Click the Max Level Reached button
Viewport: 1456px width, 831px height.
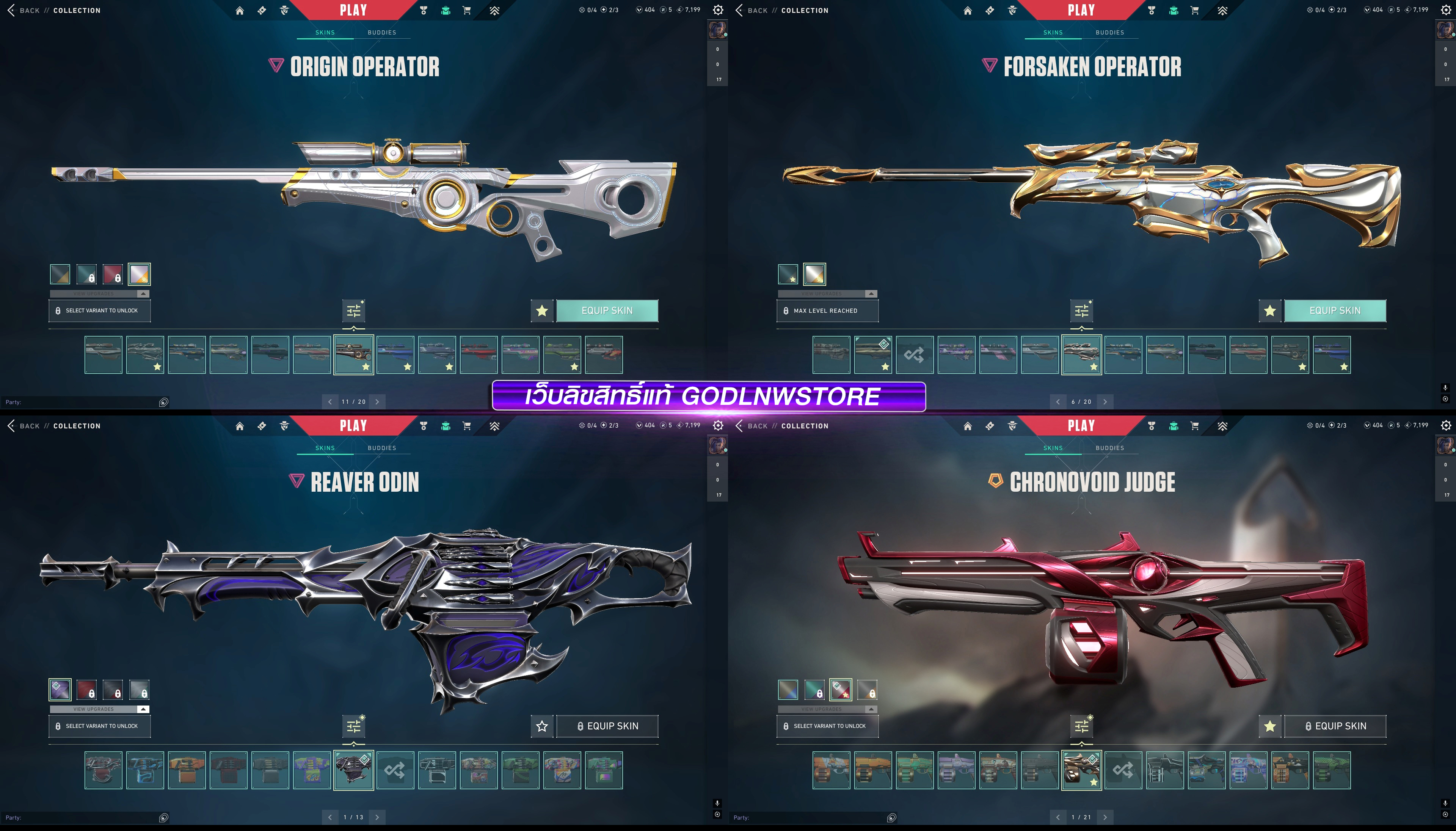(x=827, y=310)
